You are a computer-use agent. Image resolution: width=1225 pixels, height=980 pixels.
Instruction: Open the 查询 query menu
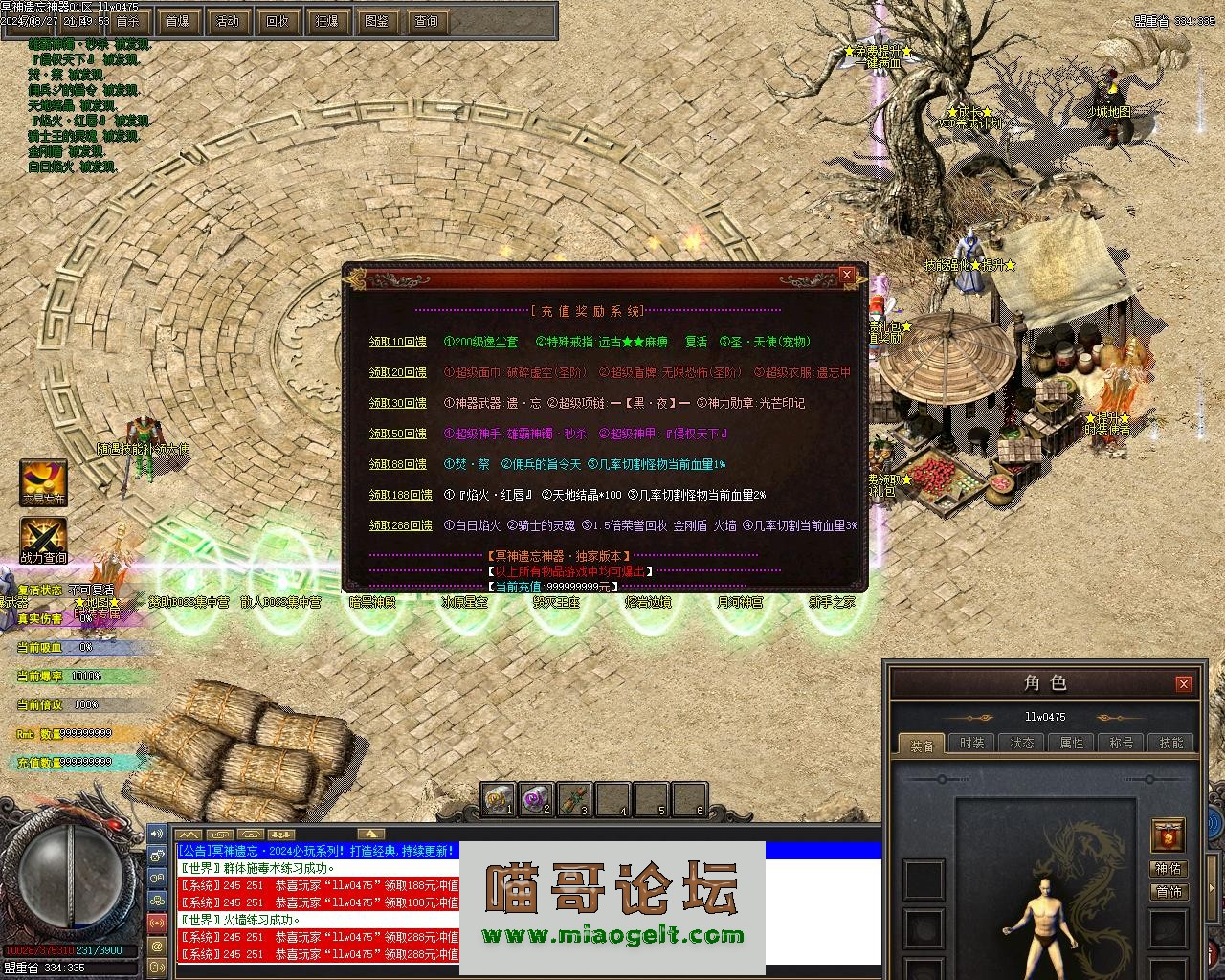click(427, 21)
